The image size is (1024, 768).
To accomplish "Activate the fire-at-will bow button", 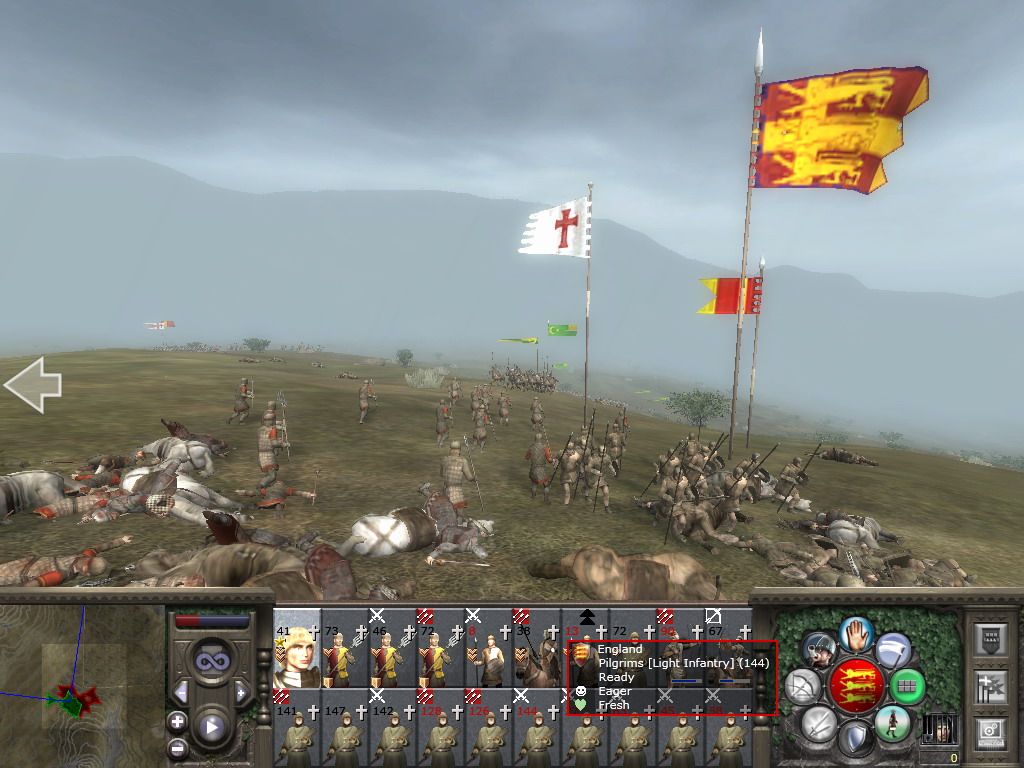I will [804, 686].
